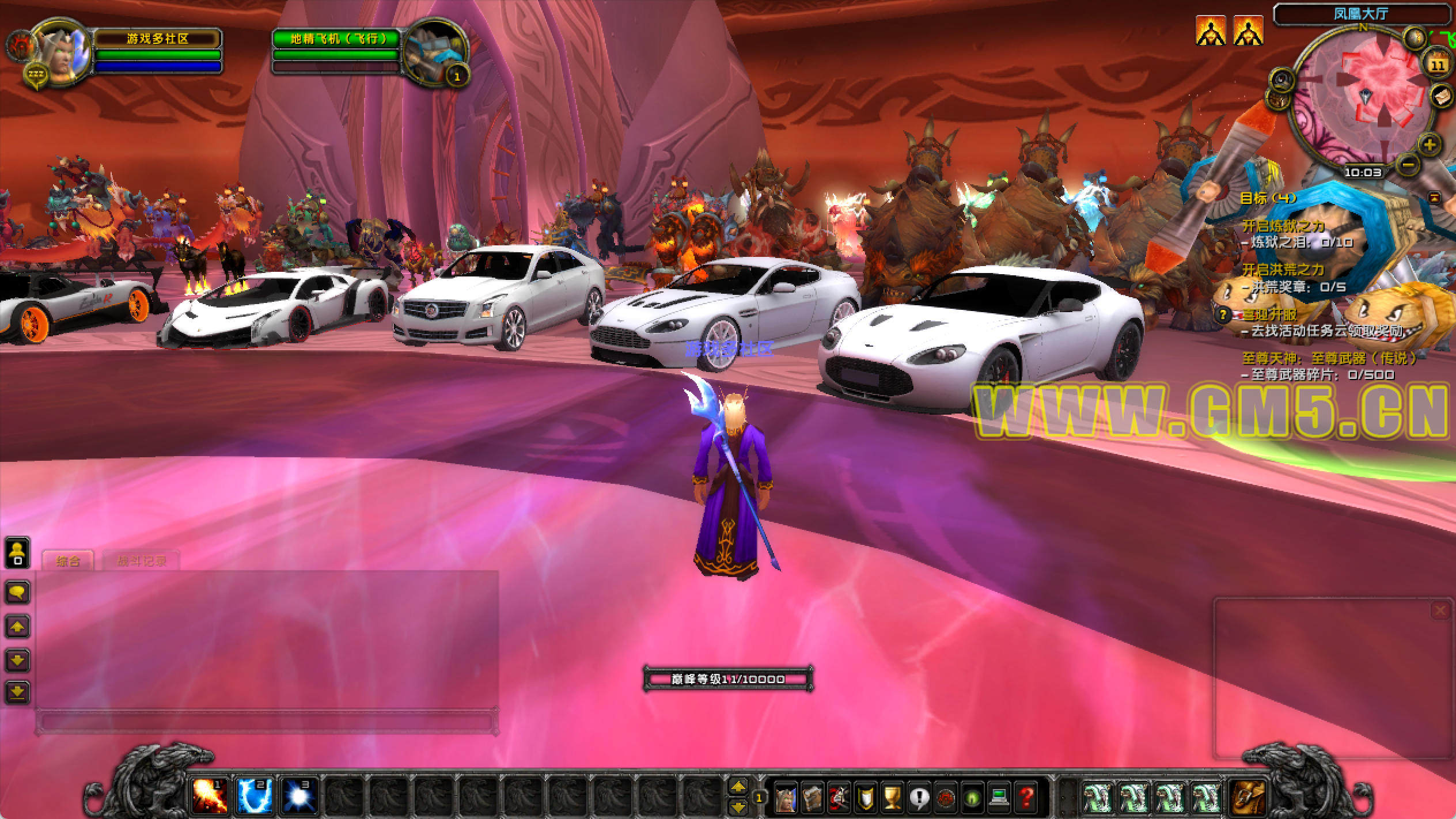Open the calendar button showing 11
The width and height of the screenshot is (1456, 819).
[x=1438, y=65]
